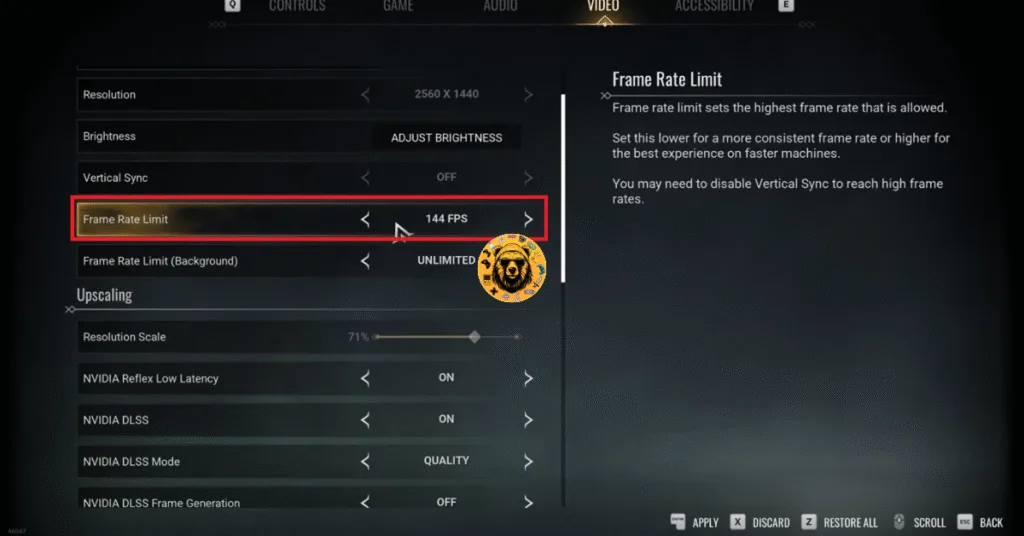Lower the Frame Rate Limit with left arrow
Screen dimensions: 1024x536
point(365,219)
